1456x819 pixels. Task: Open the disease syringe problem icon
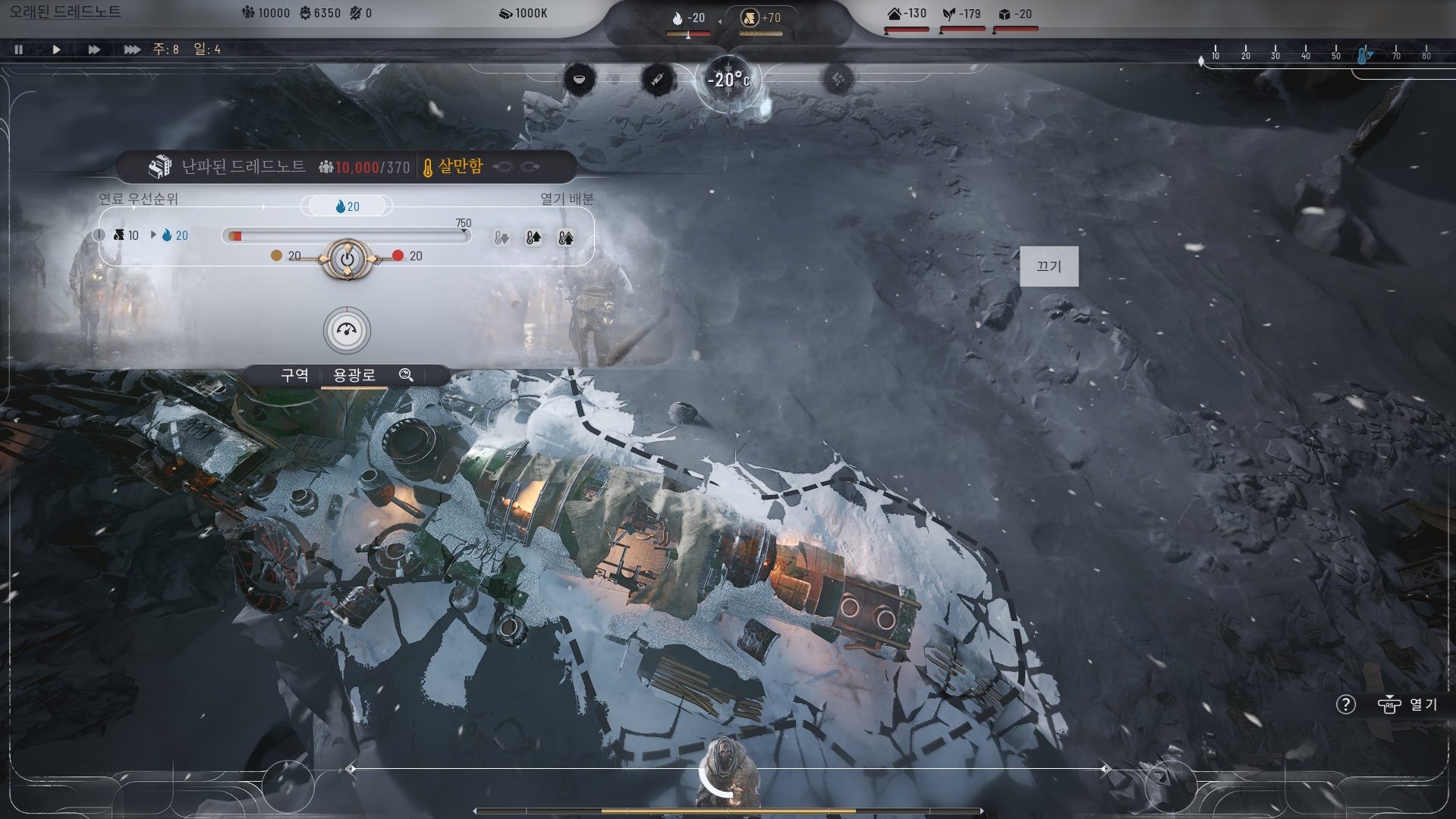(x=657, y=79)
